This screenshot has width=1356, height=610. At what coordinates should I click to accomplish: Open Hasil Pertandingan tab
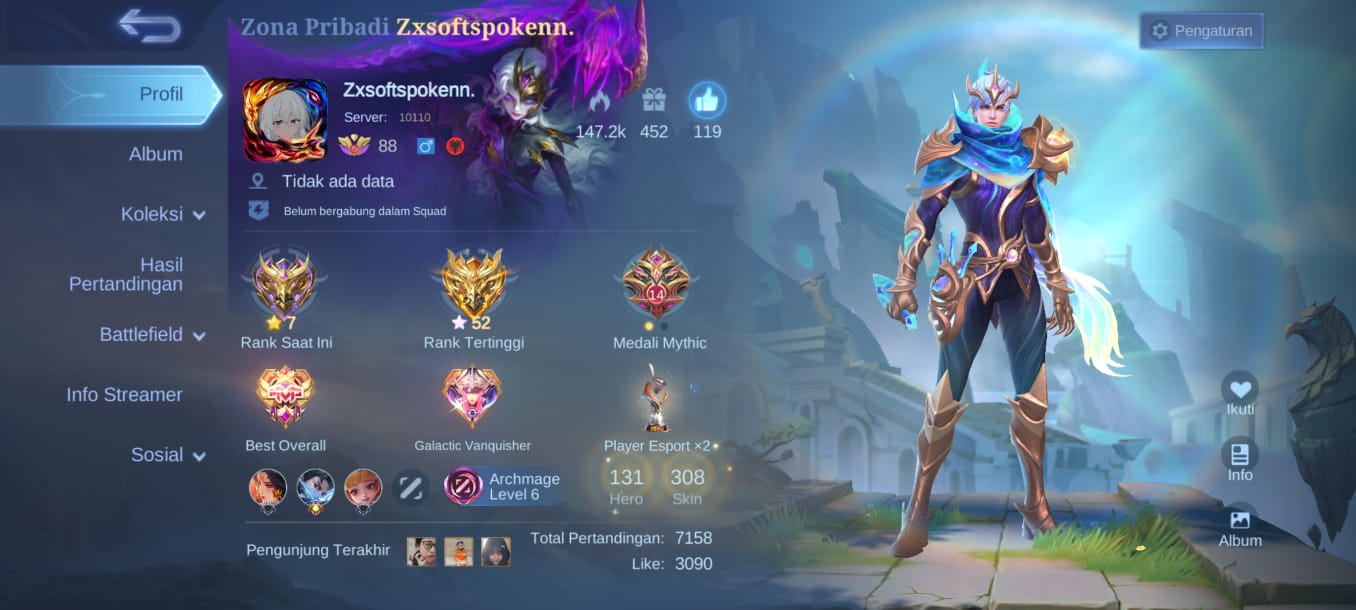click(126, 274)
